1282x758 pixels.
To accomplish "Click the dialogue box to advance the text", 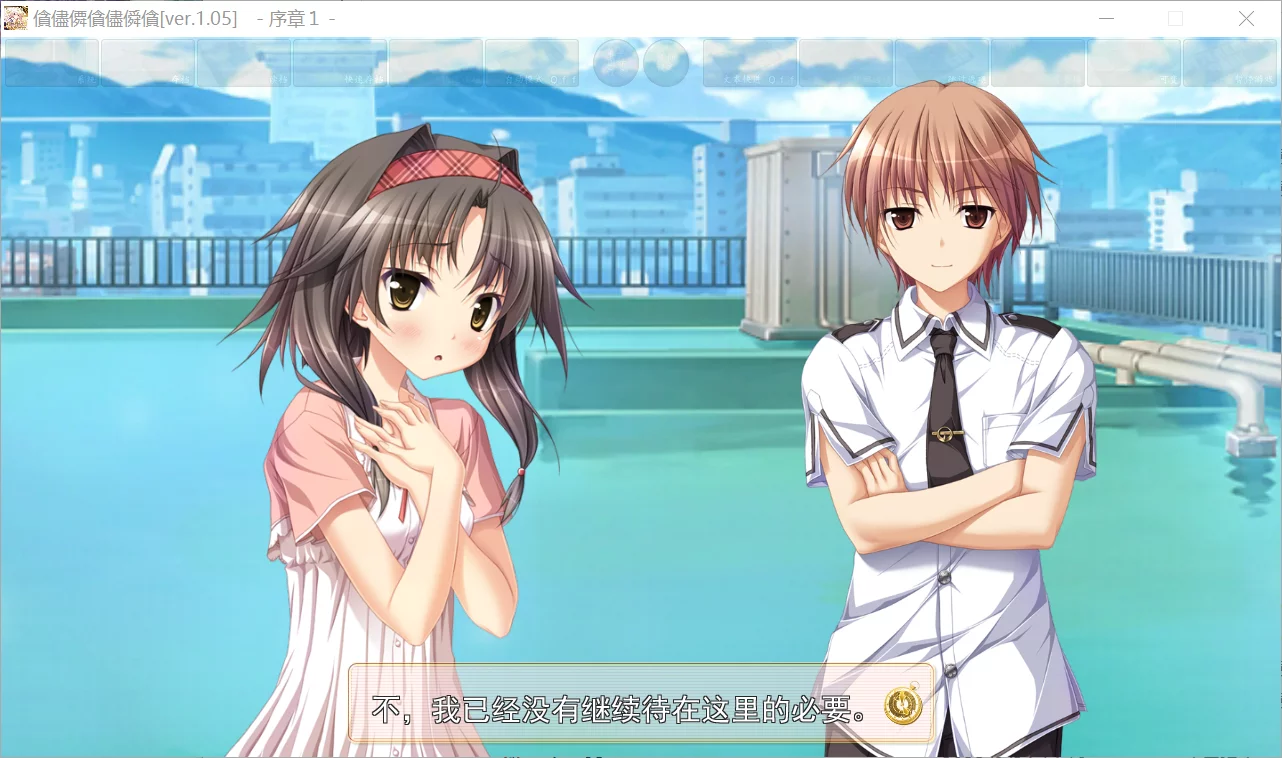I will 620,704.
